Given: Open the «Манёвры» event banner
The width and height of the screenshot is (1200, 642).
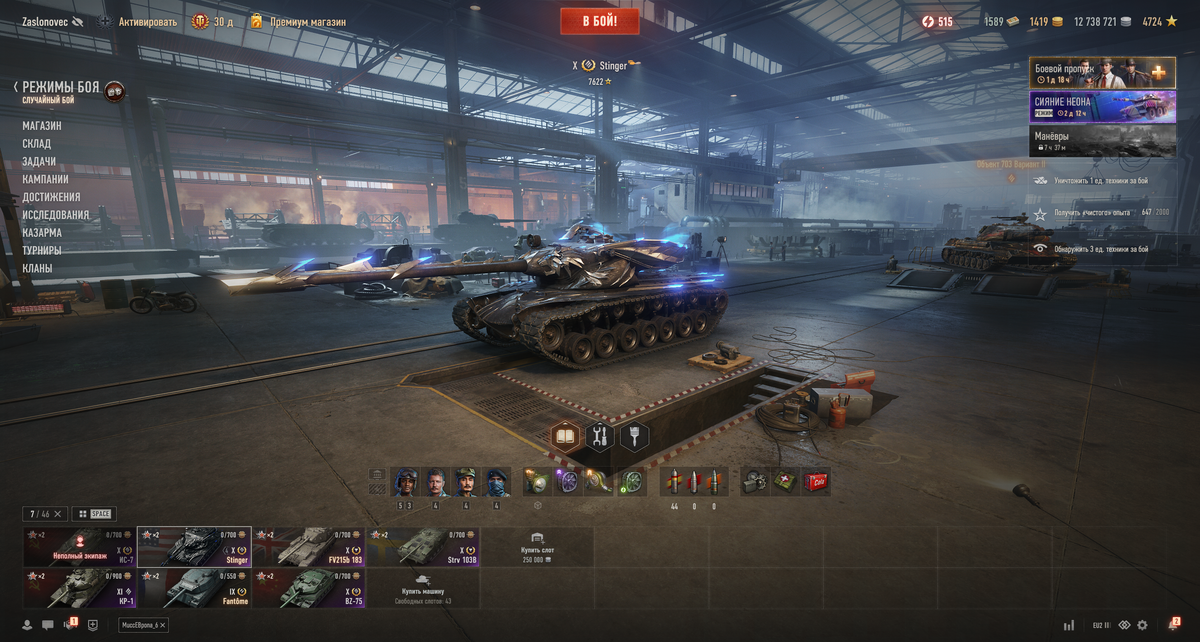Looking at the screenshot, I should (1102, 141).
